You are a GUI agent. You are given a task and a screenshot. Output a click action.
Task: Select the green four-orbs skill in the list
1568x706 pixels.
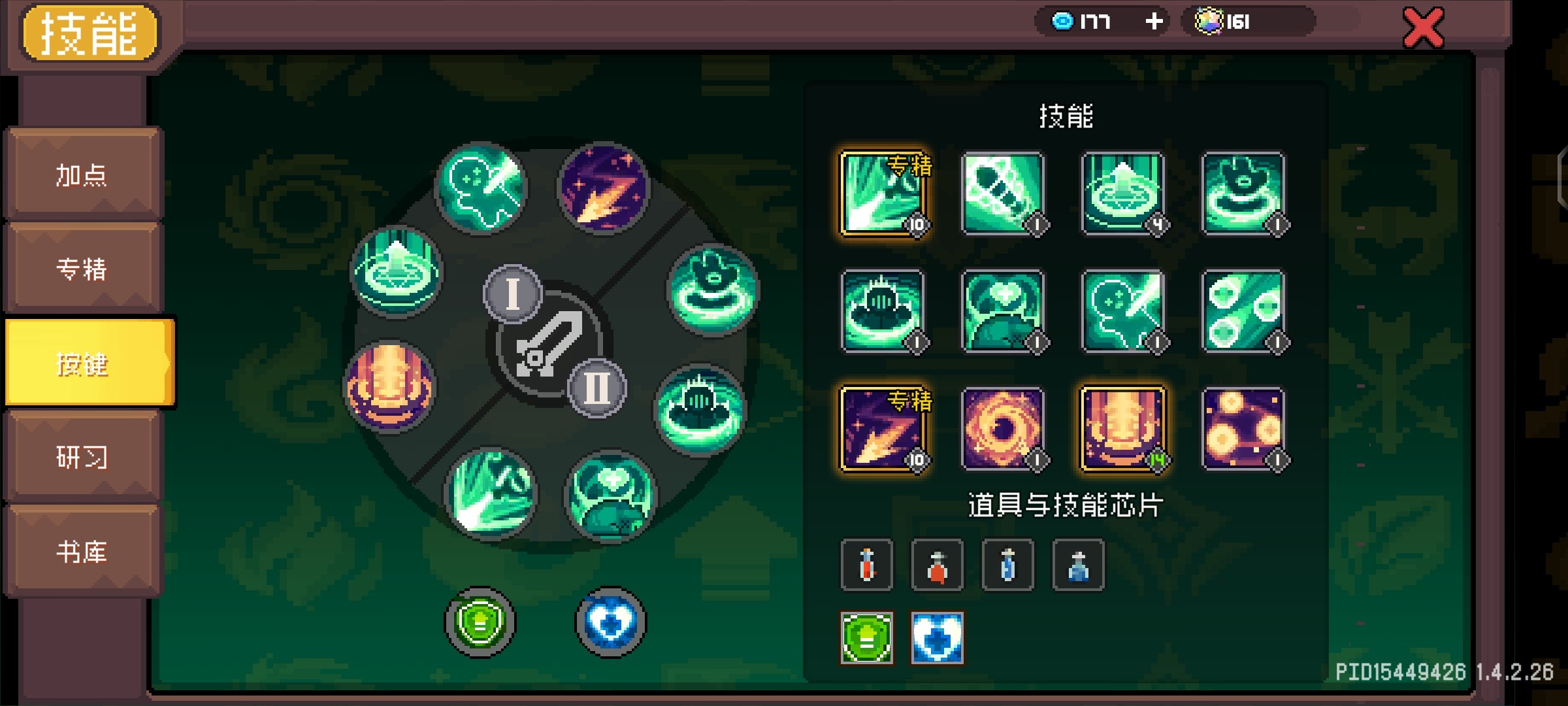point(1243,311)
